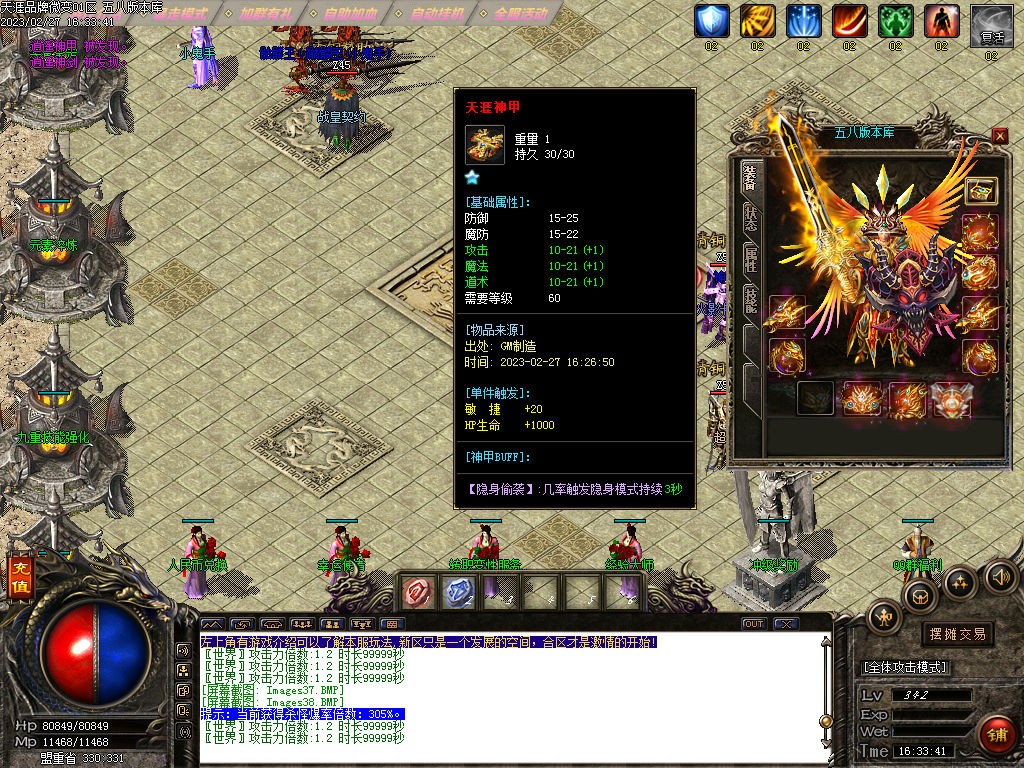
Task: Use the red scroll in hotbar
Action: pyautogui.click(x=416, y=593)
